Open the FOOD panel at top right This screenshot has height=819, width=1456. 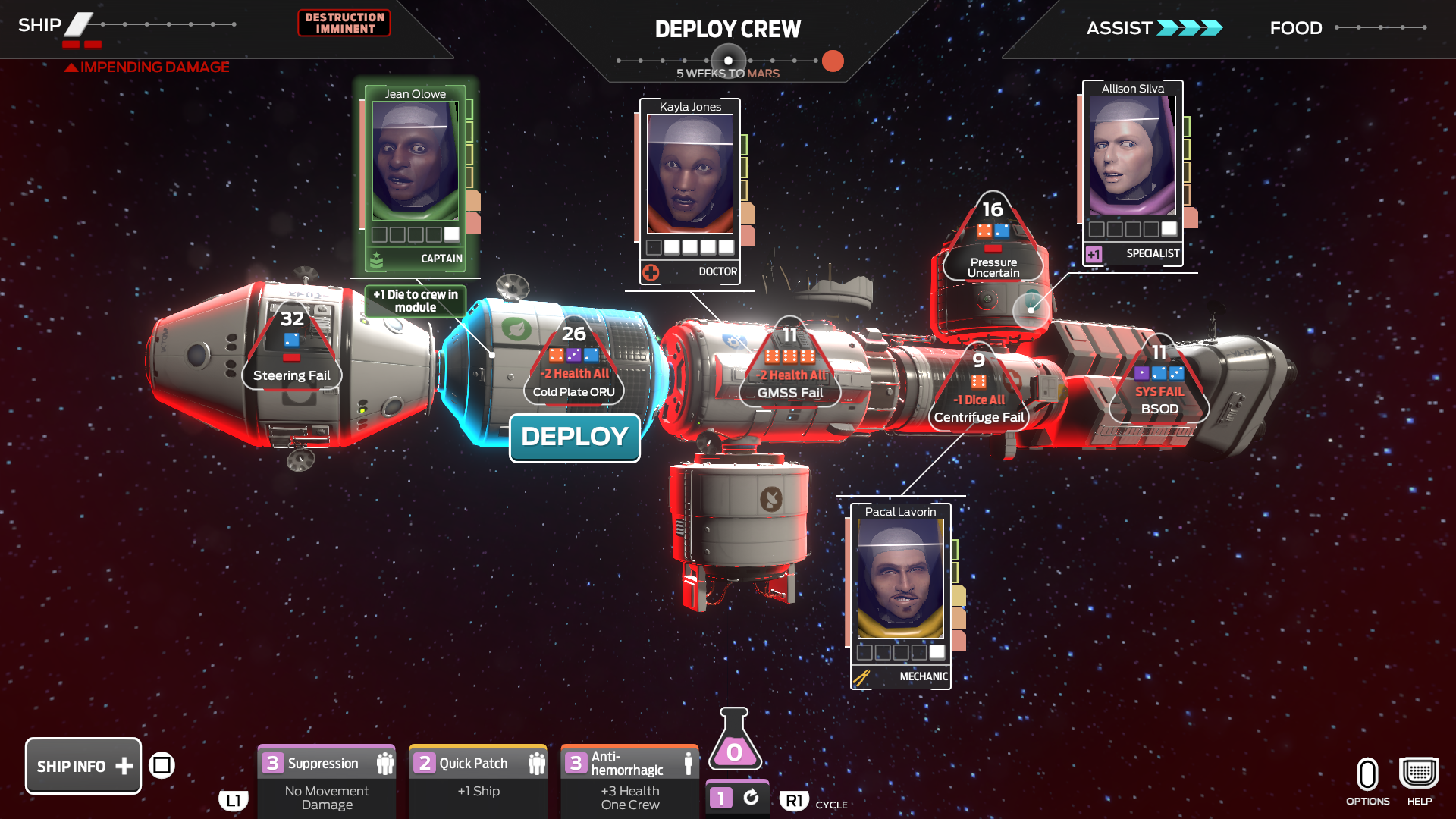click(1295, 28)
